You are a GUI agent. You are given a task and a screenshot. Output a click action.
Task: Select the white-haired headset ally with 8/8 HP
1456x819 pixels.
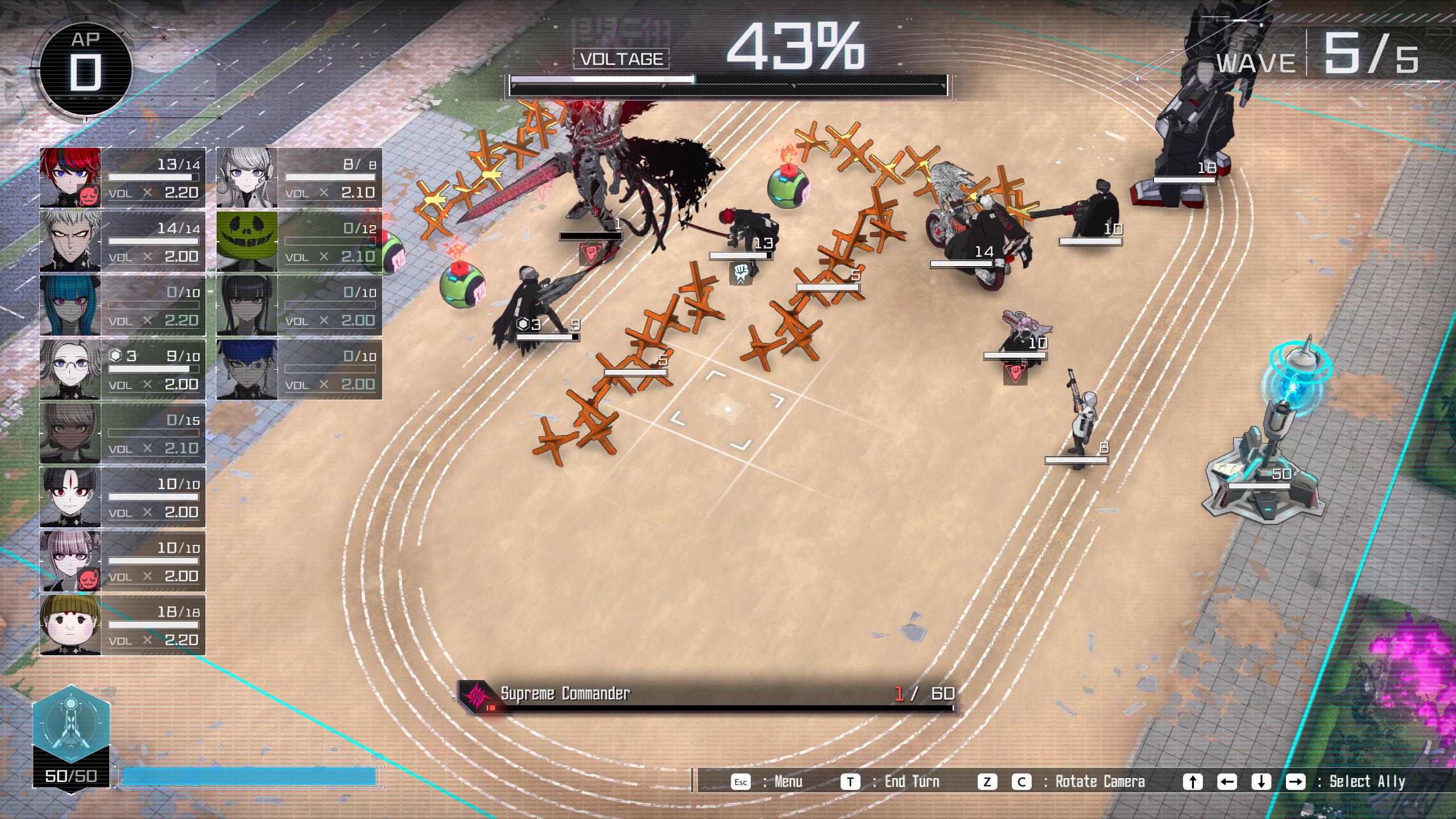tap(247, 177)
